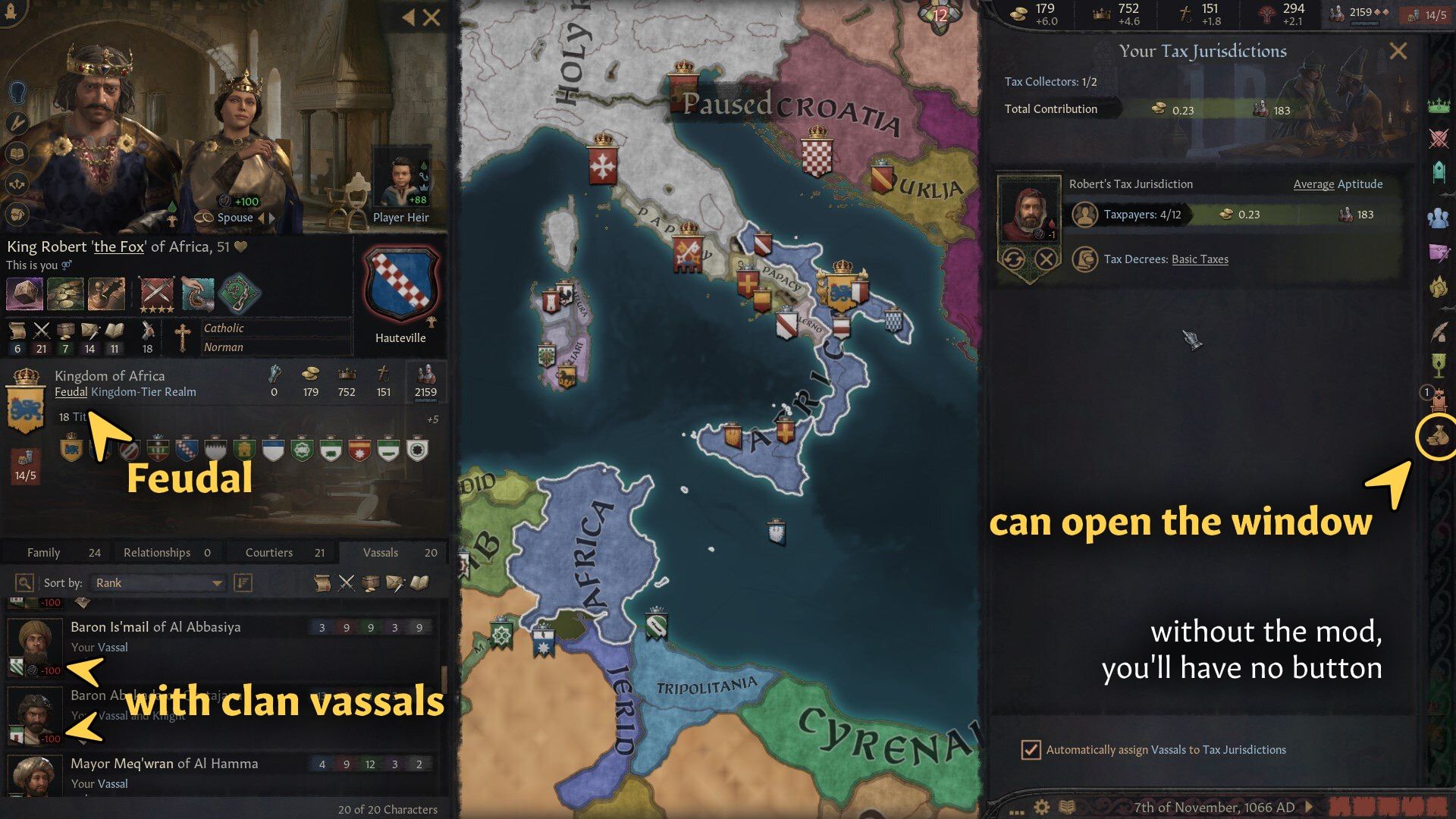Select the Intrigue dagger-envelope sidebar icon
Image resolution: width=1456 pixels, height=819 pixels.
tap(1437, 250)
